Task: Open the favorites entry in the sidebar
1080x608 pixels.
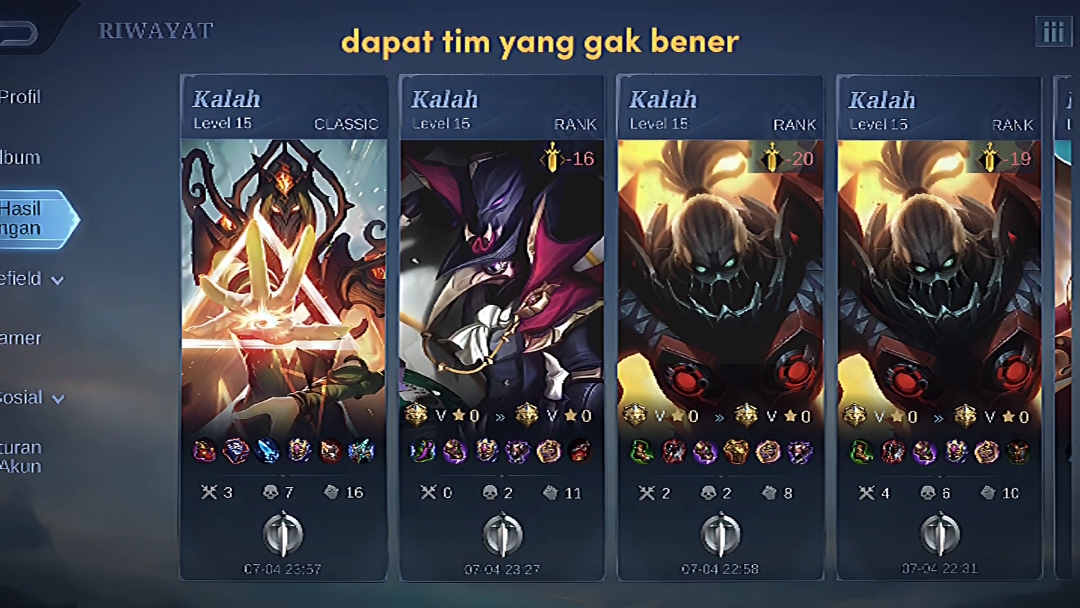Action: (x=22, y=338)
